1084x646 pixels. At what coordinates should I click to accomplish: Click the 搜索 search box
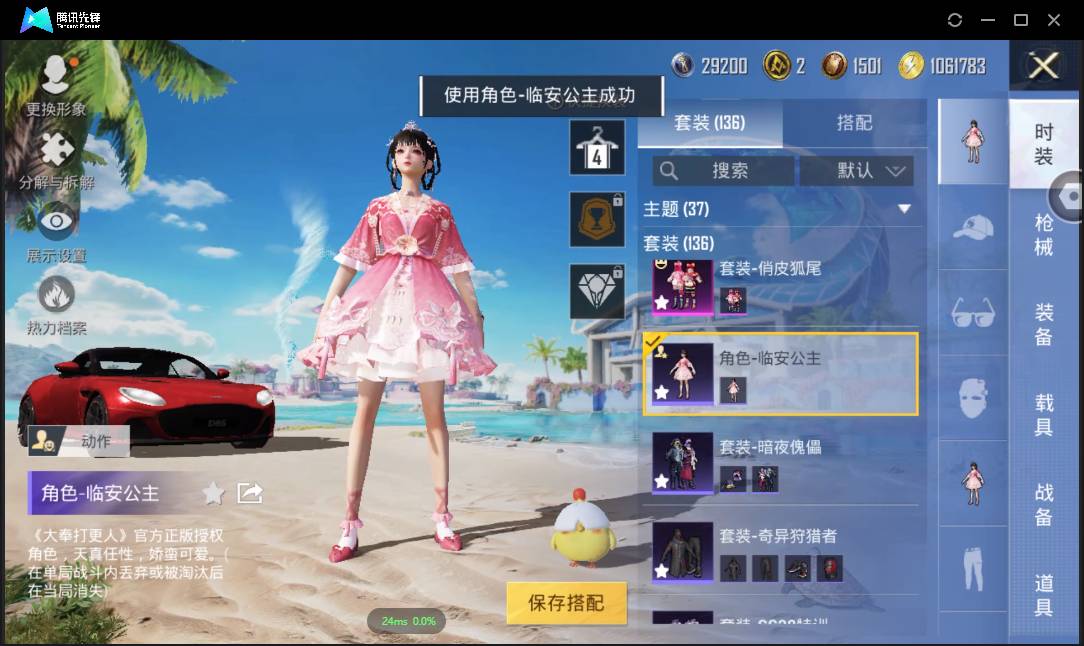tap(724, 171)
